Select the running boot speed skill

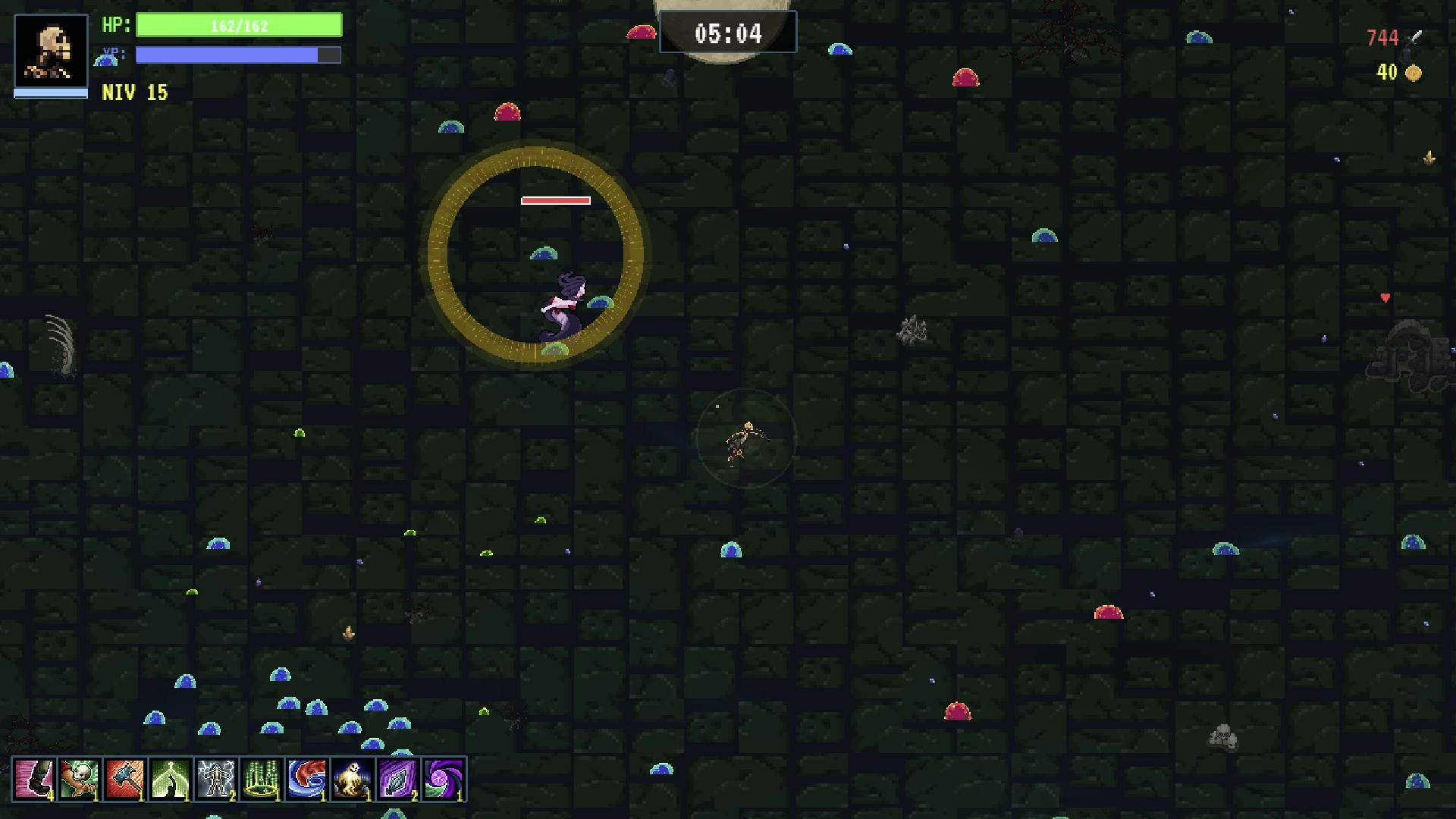click(34, 779)
